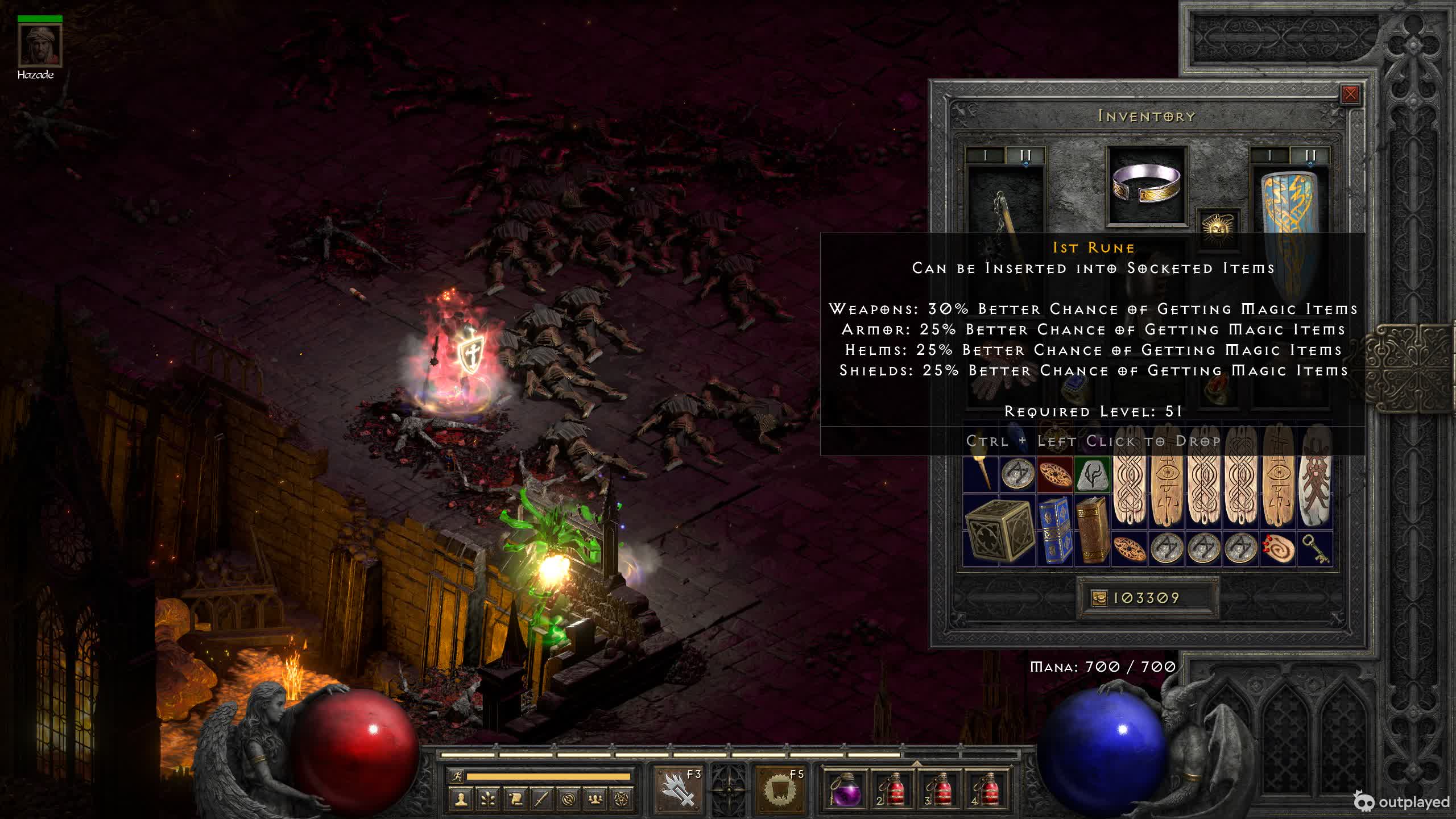Open the quest log scroll button
Screen dimensions: 1456x819
click(515, 800)
